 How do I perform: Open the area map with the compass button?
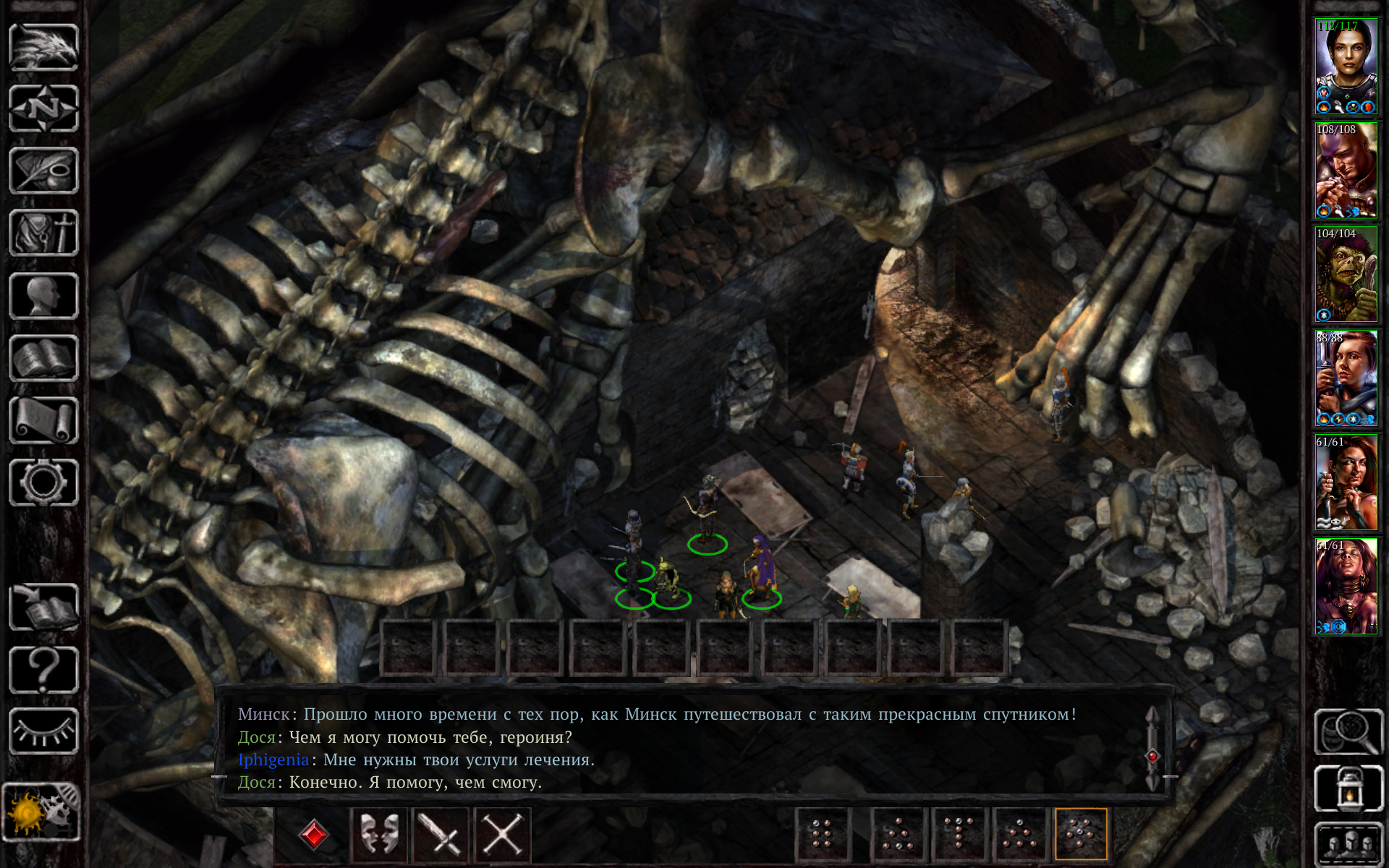coord(43,109)
